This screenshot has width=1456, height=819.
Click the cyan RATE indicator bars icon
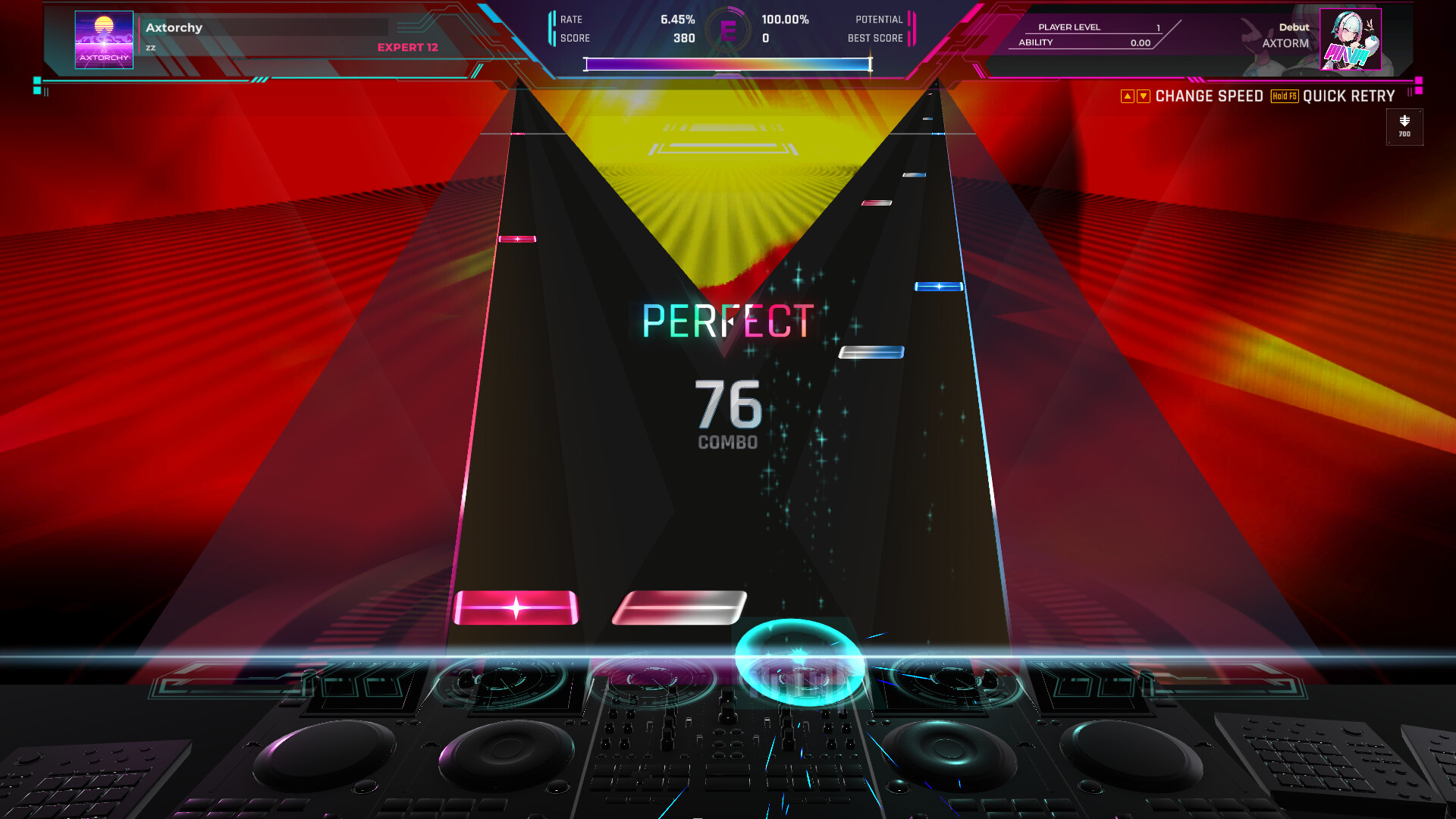(x=551, y=28)
